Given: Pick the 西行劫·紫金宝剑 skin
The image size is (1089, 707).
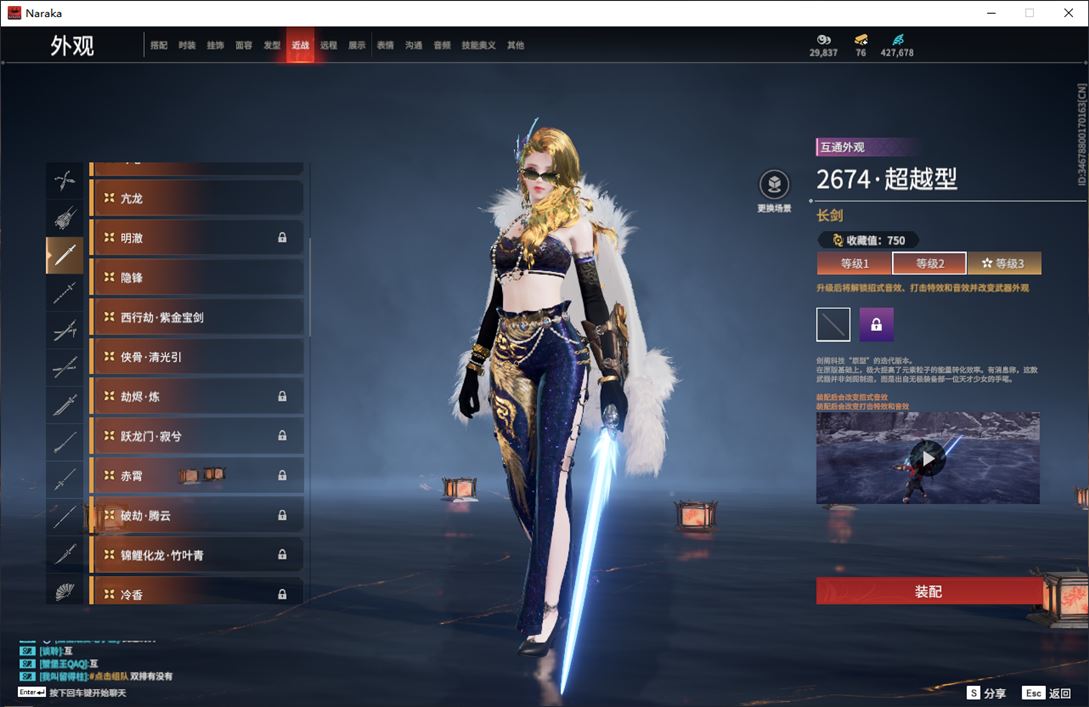Looking at the screenshot, I should [x=197, y=317].
